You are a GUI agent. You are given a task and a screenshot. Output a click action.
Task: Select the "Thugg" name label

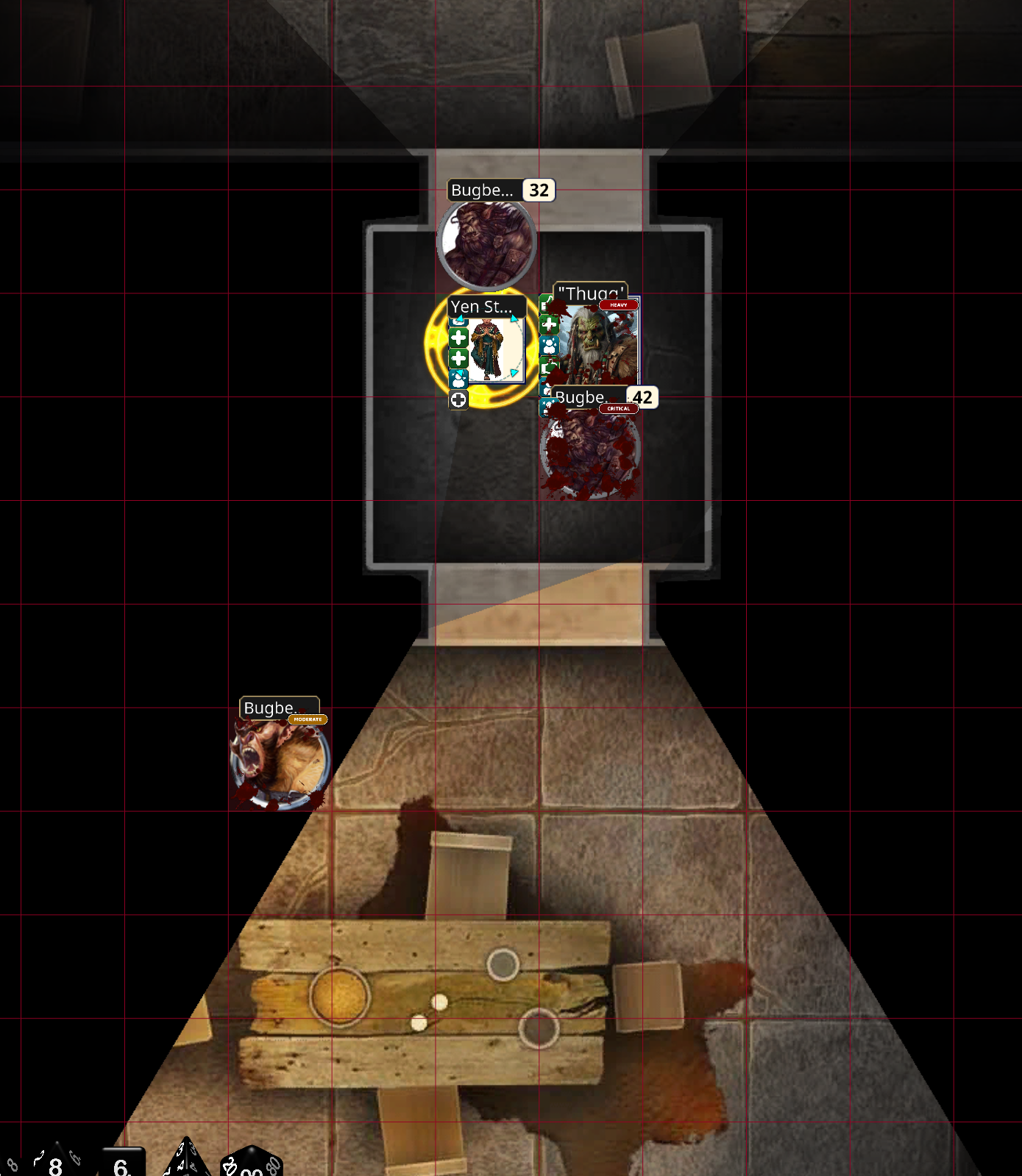tap(589, 292)
